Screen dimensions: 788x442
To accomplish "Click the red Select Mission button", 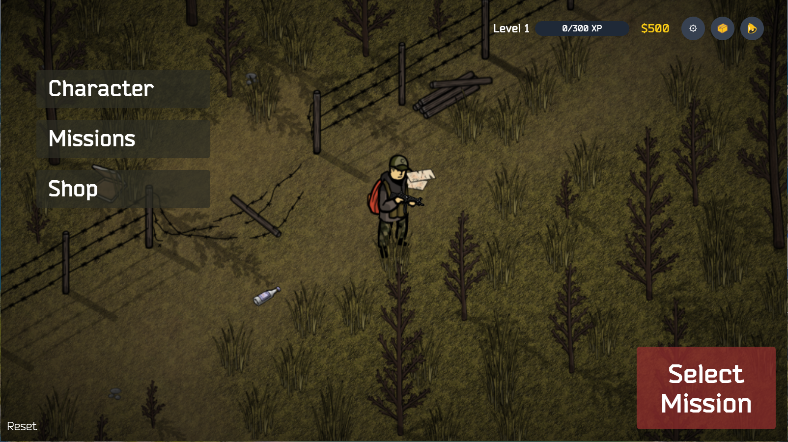I will coord(706,388).
